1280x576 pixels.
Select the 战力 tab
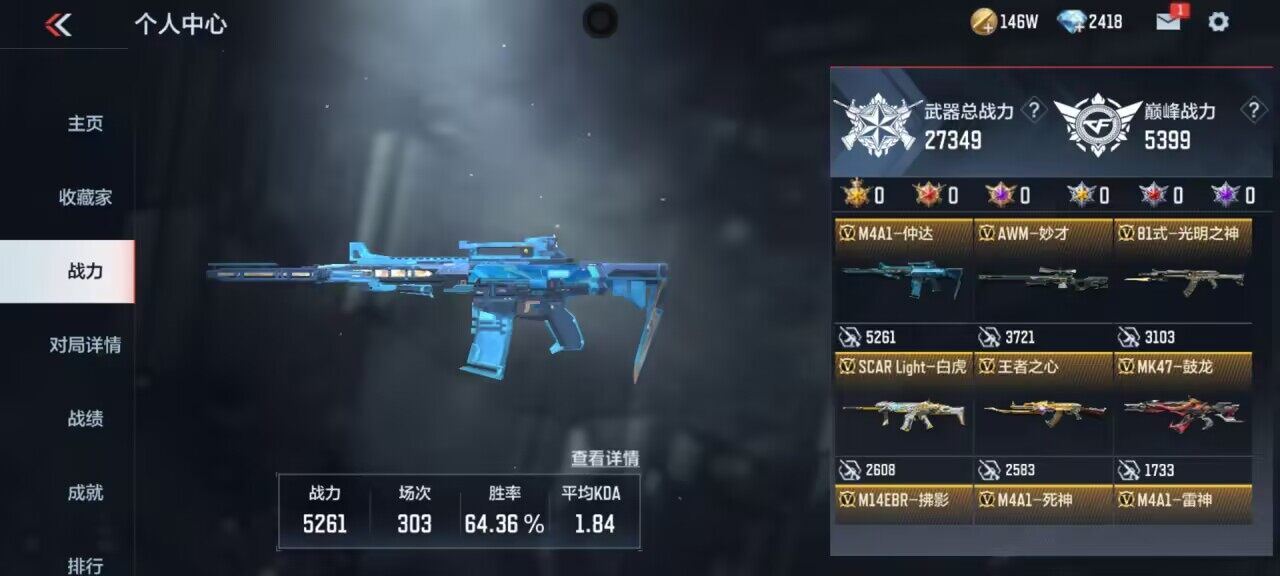[85, 271]
